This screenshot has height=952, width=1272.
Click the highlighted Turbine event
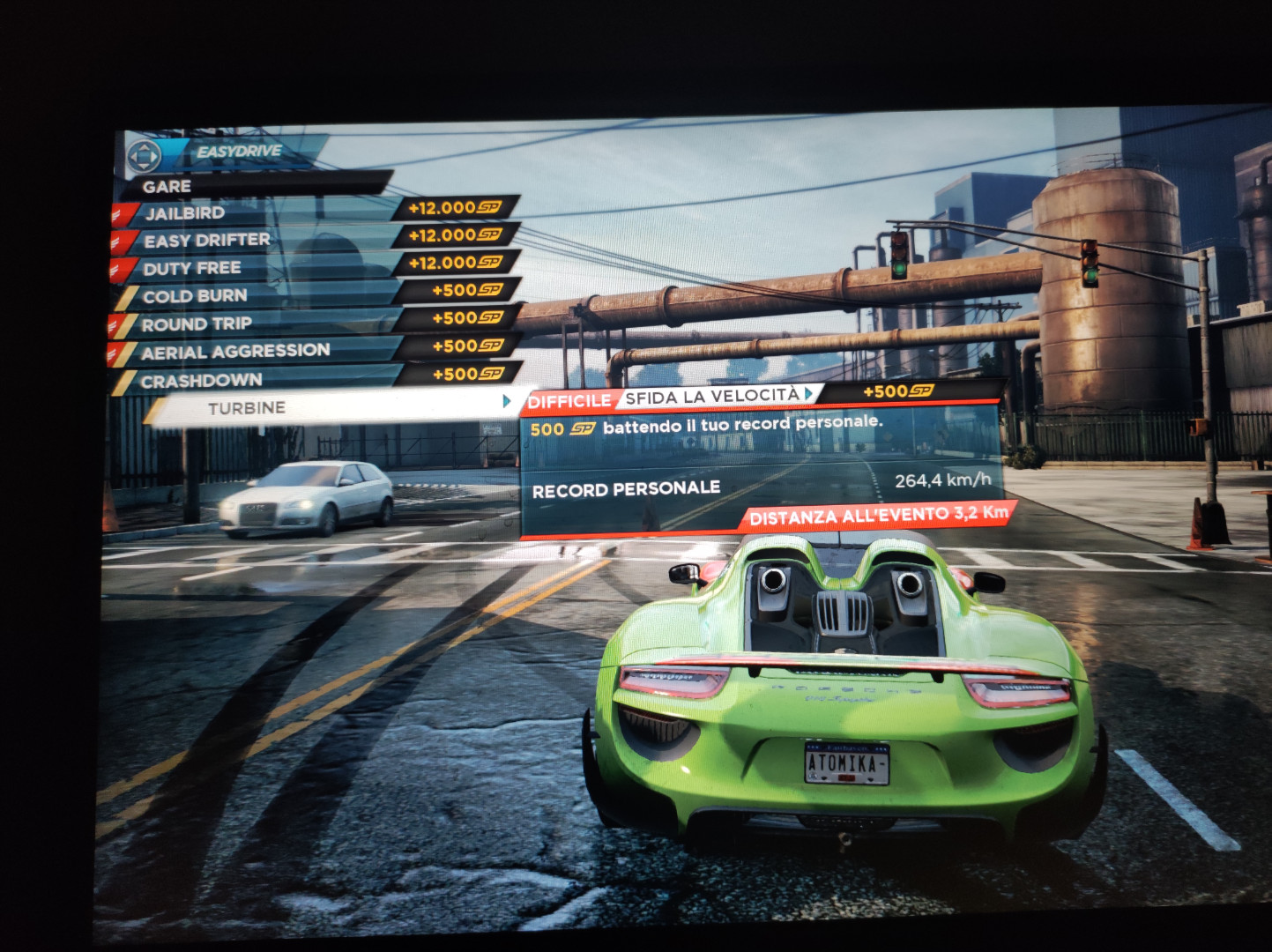pyautogui.click(x=247, y=408)
